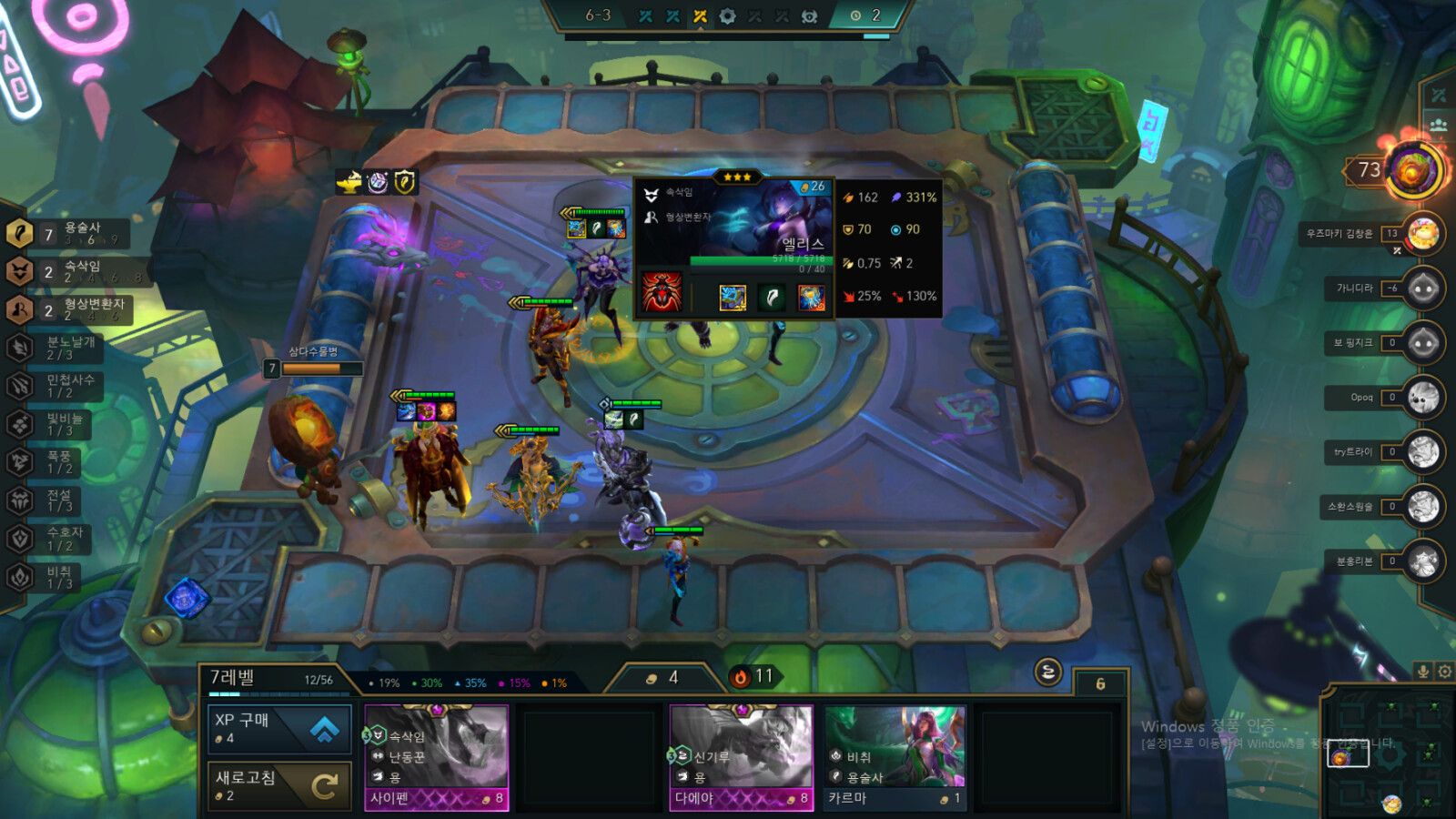Select the 카르마 shop card

895,757
